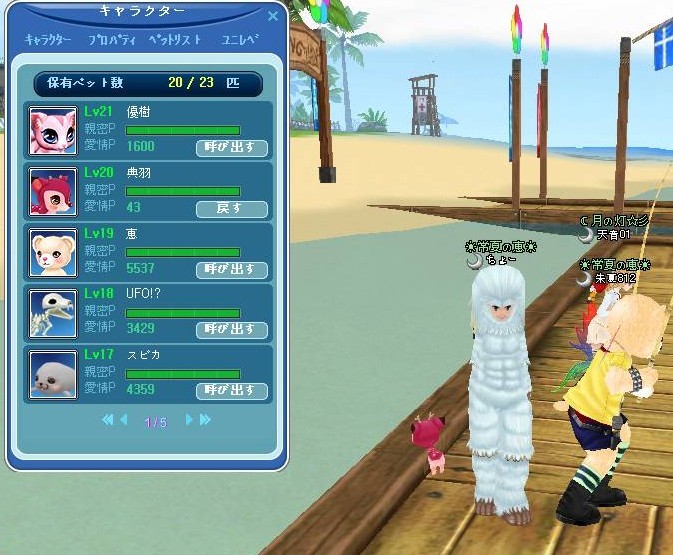This screenshot has width=673, height=555.
Task: Open the プロパティ tab
Action: coord(110,40)
